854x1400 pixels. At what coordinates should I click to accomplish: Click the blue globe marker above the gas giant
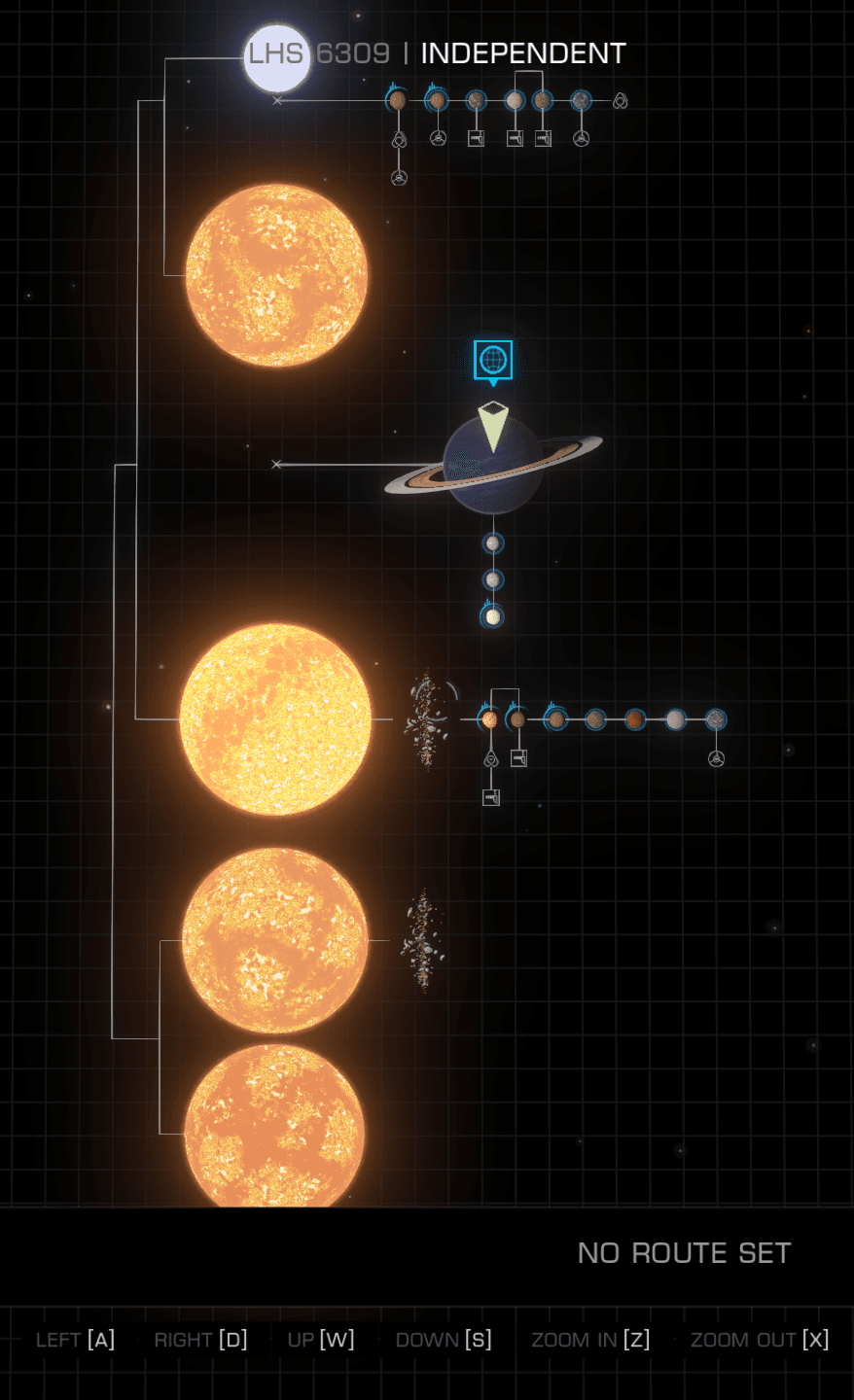493,360
